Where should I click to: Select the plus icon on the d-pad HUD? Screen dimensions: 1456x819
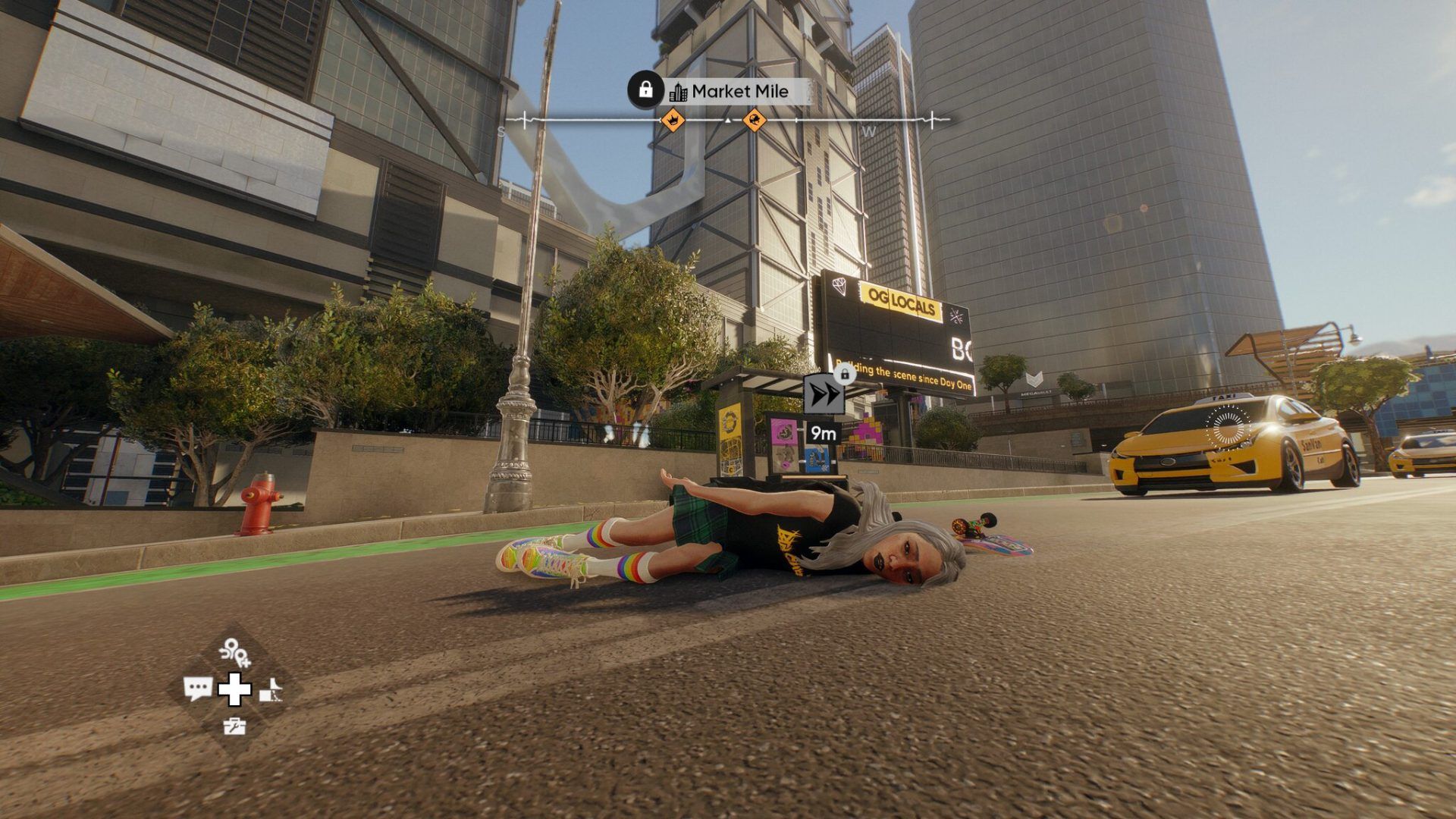click(x=235, y=689)
